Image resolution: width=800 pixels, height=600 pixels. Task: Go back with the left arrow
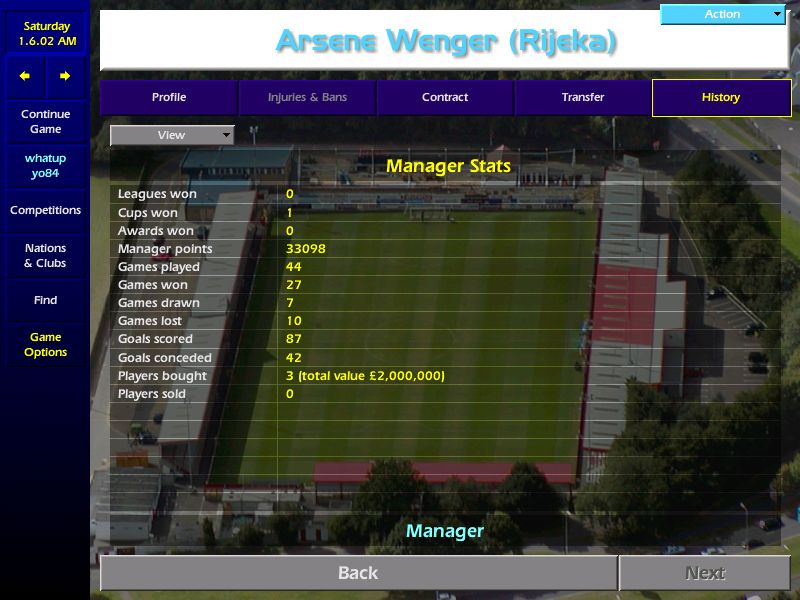[x=25, y=76]
